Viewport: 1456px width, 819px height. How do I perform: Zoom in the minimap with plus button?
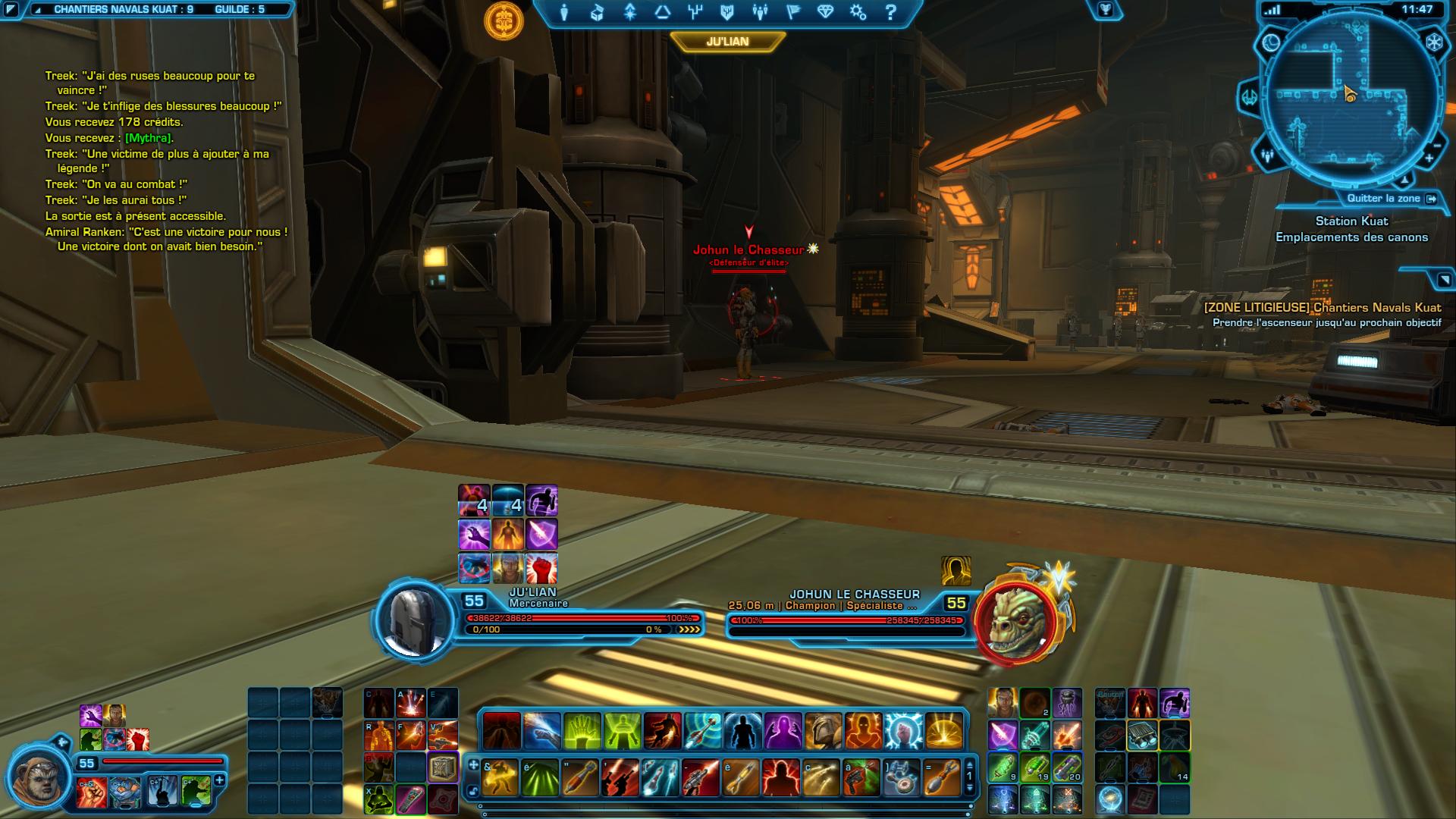1429,159
